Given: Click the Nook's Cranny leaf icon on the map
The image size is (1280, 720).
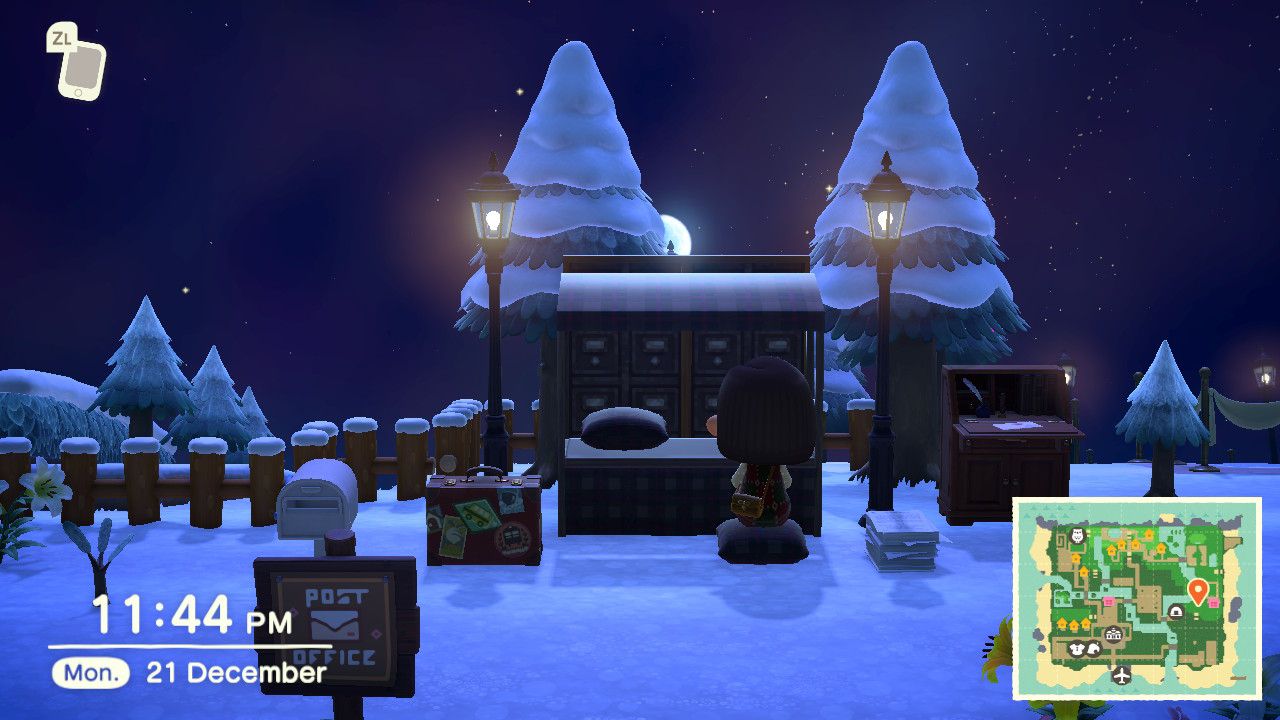Looking at the screenshot, I should (x=1092, y=647).
